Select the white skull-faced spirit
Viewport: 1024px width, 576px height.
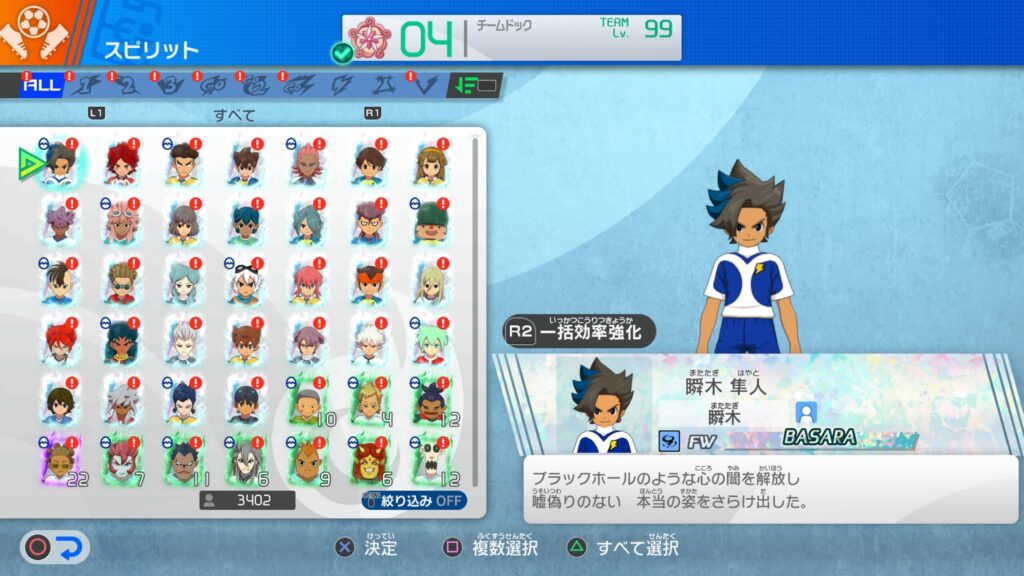(431, 460)
